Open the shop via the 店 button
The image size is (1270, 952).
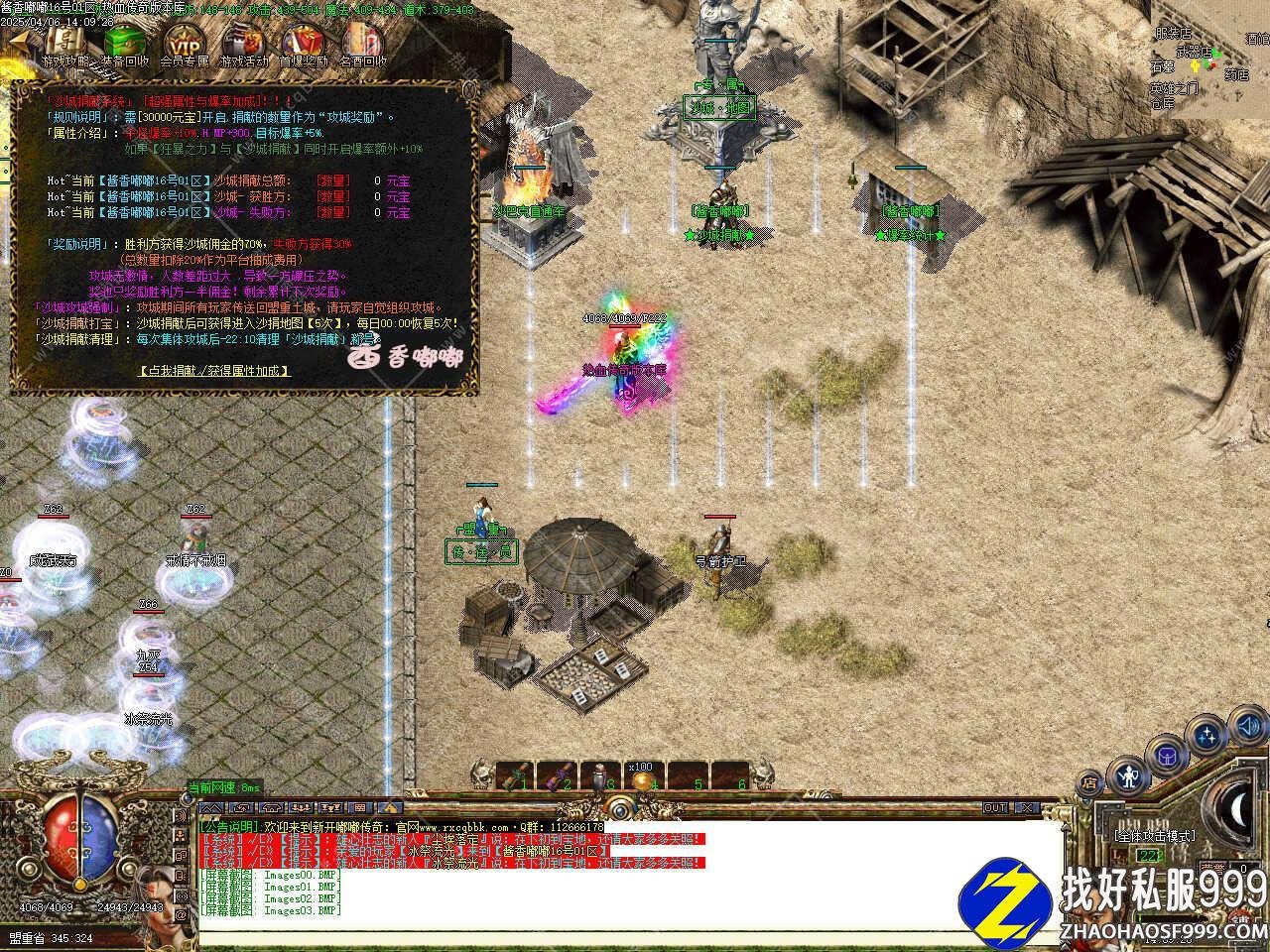click(1090, 783)
